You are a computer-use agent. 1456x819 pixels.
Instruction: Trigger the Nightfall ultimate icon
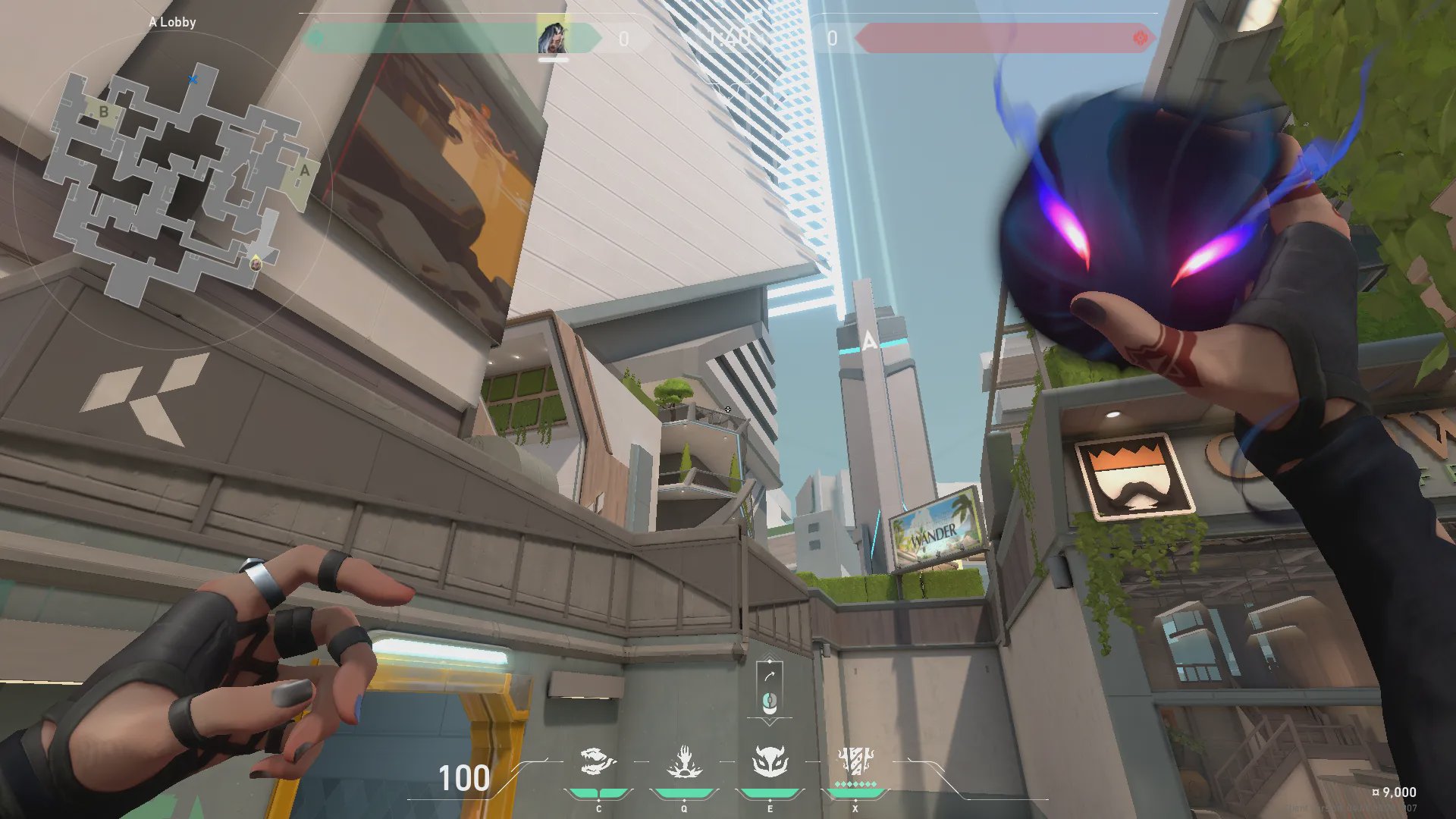tap(855, 761)
